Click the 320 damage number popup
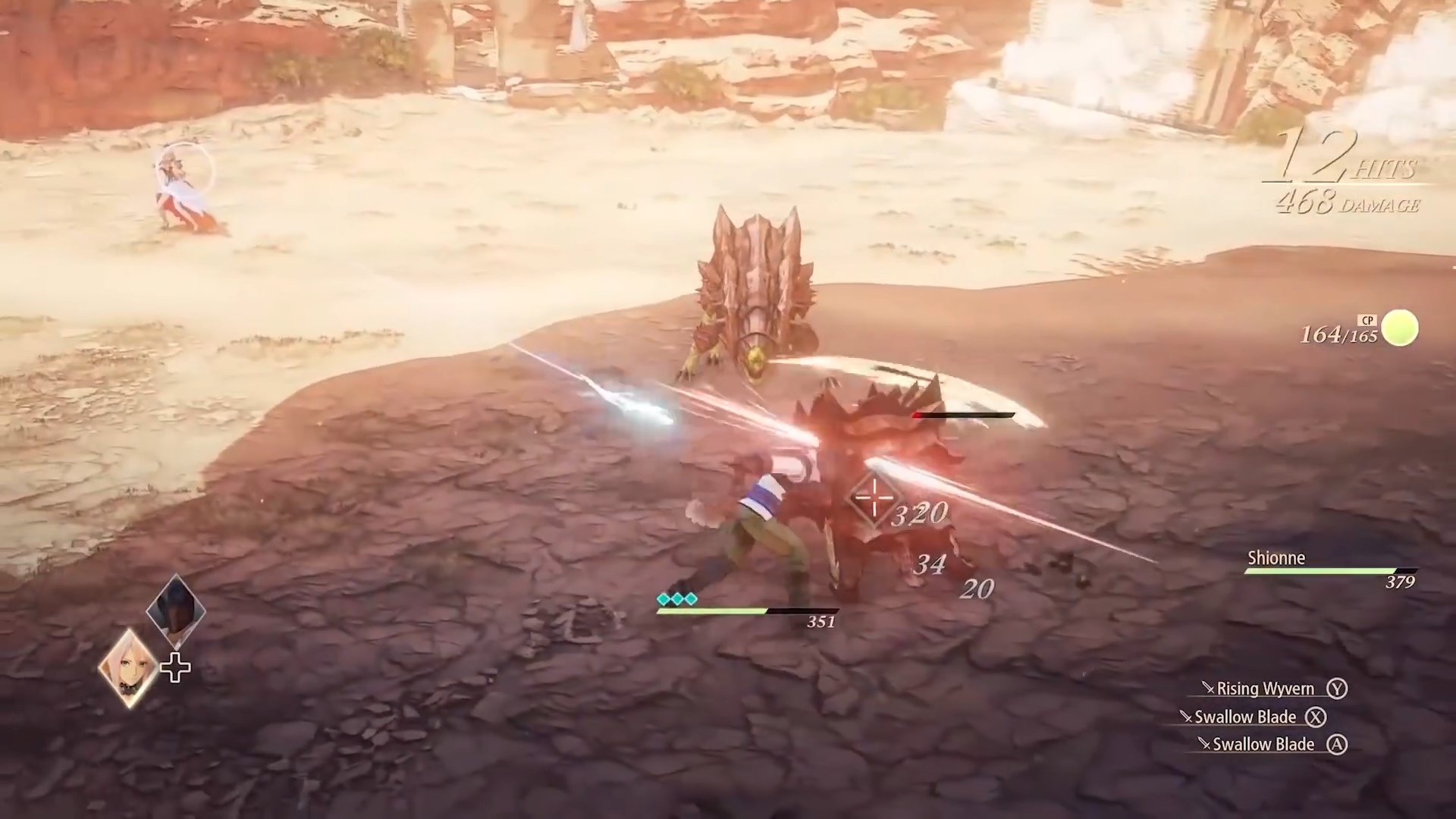 point(919,515)
